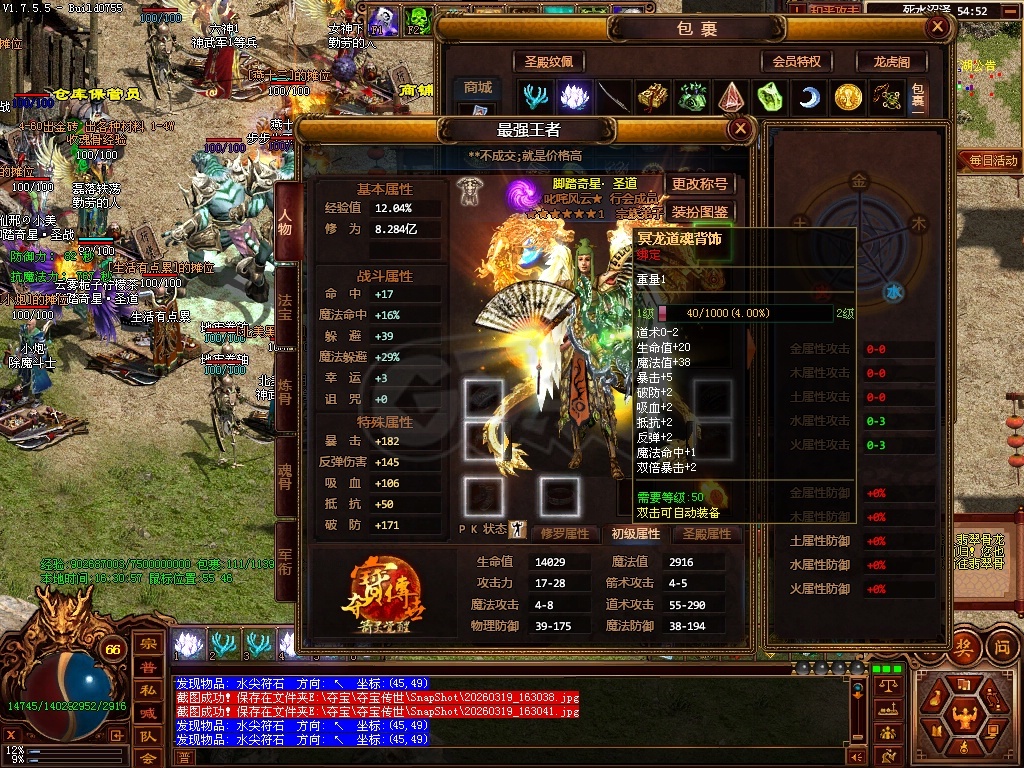
Task: Open the 每日活动 daily activities
Action: [991, 160]
